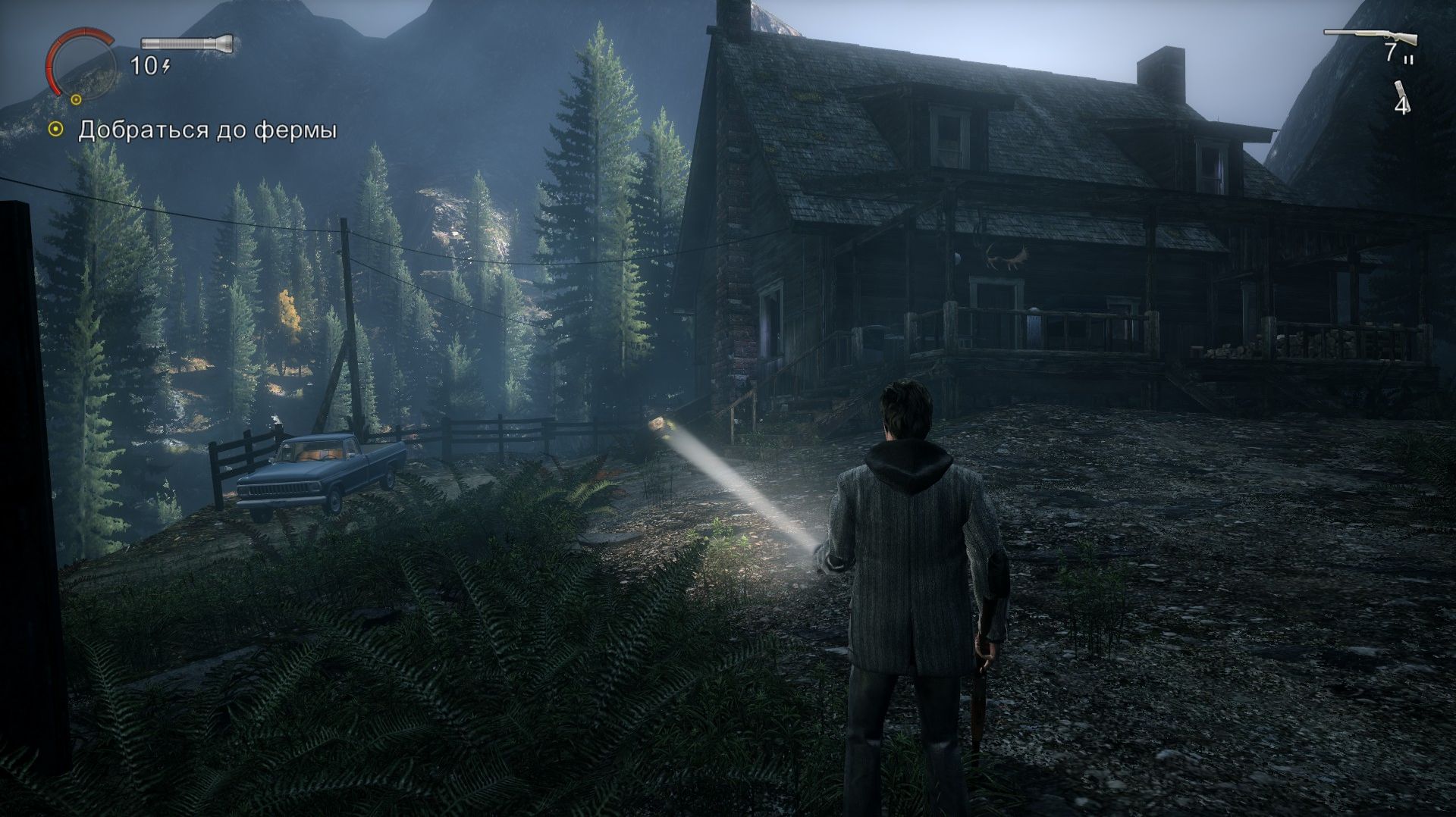Click the circular compass radar

click(x=78, y=62)
